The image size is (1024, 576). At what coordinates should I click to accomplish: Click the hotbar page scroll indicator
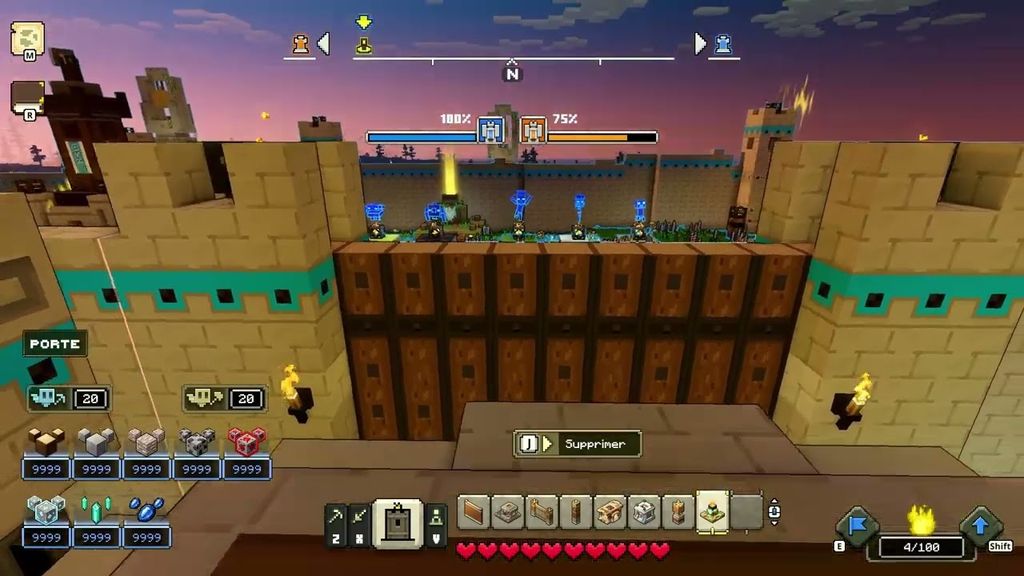point(774,513)
